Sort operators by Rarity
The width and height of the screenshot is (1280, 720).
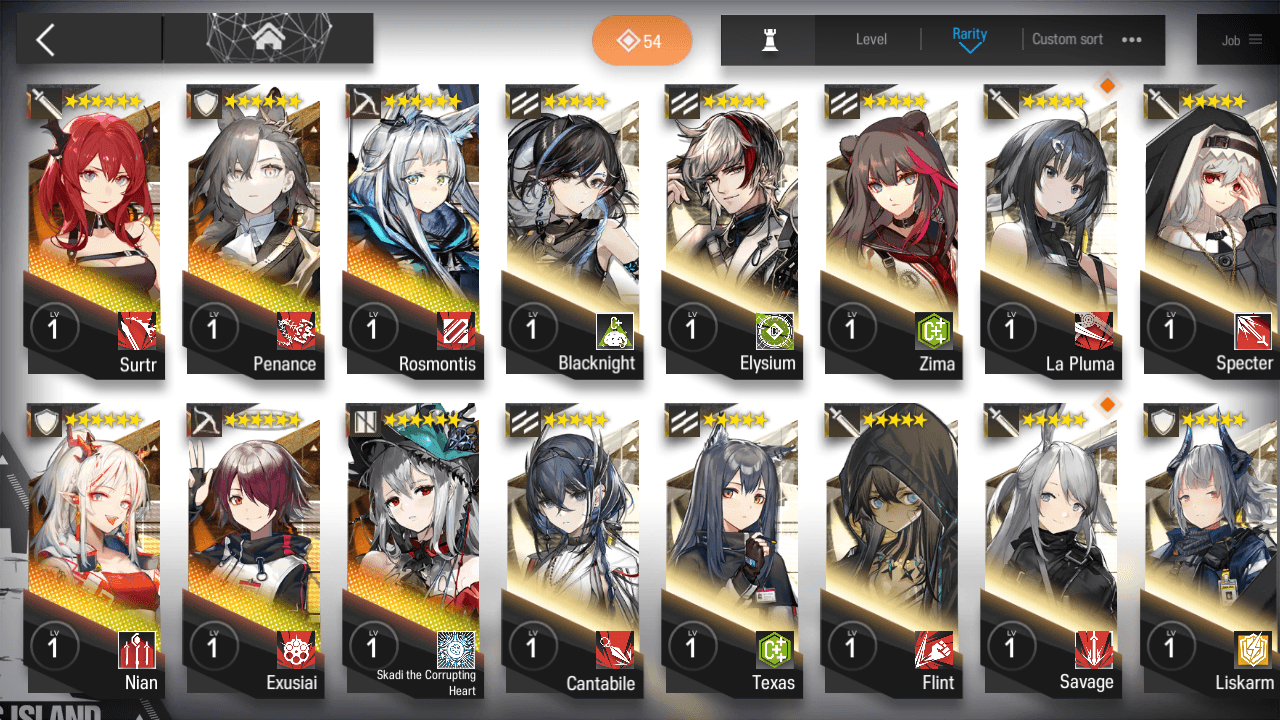(x=969, y=39)
